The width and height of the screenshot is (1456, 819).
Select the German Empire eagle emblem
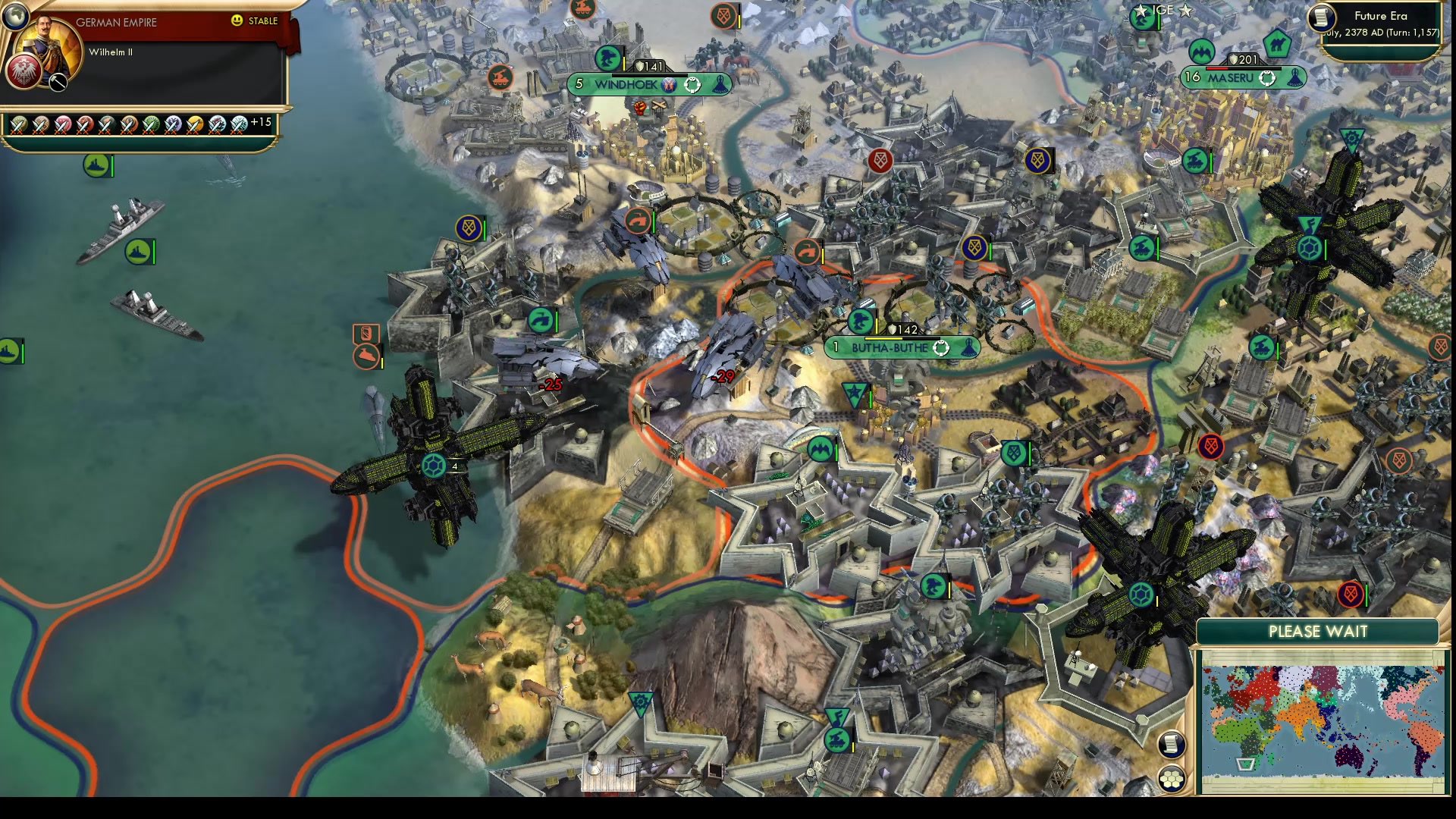point(24,73)
